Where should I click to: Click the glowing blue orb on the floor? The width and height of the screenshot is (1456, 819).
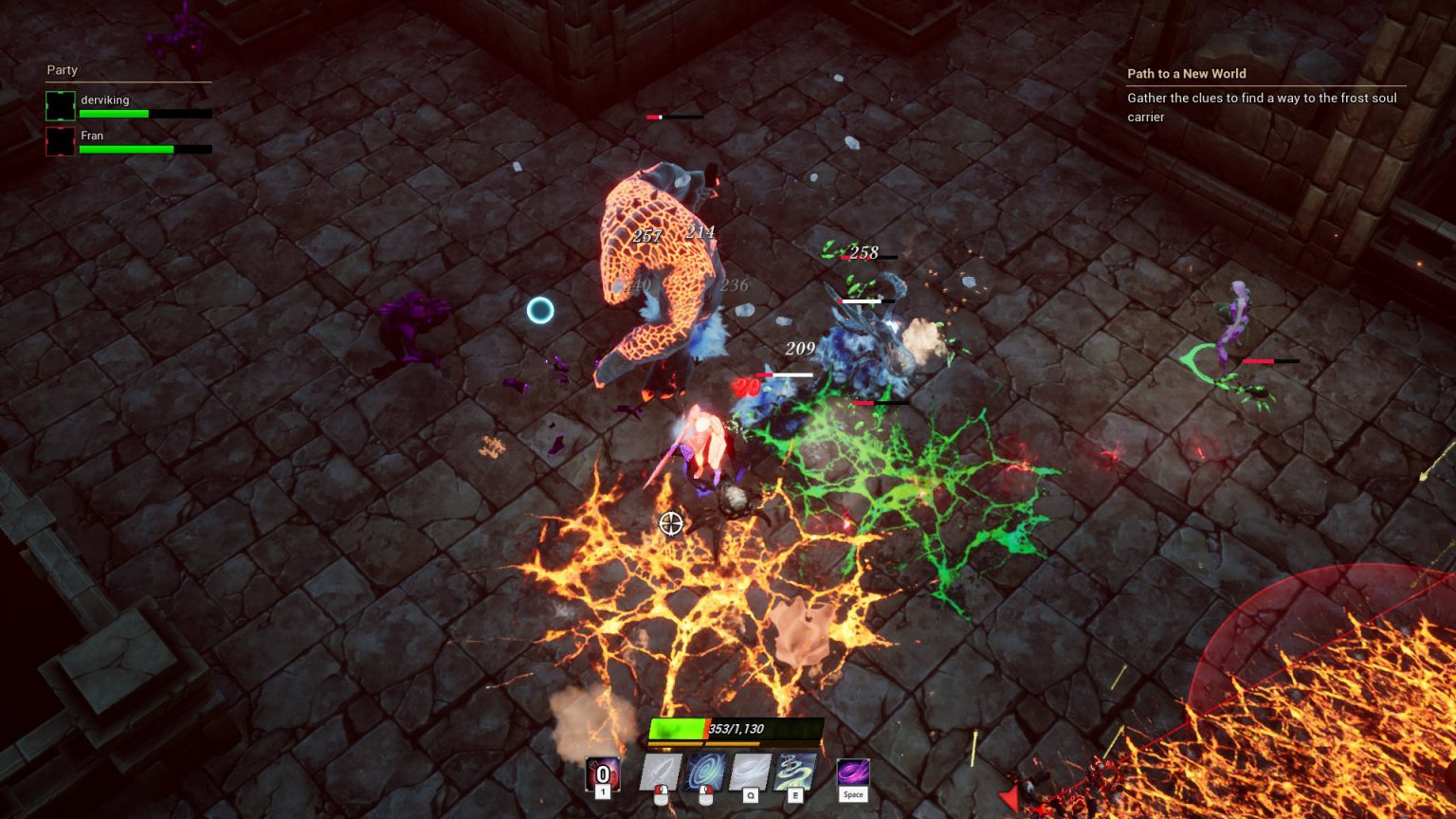tap(540, 309)
